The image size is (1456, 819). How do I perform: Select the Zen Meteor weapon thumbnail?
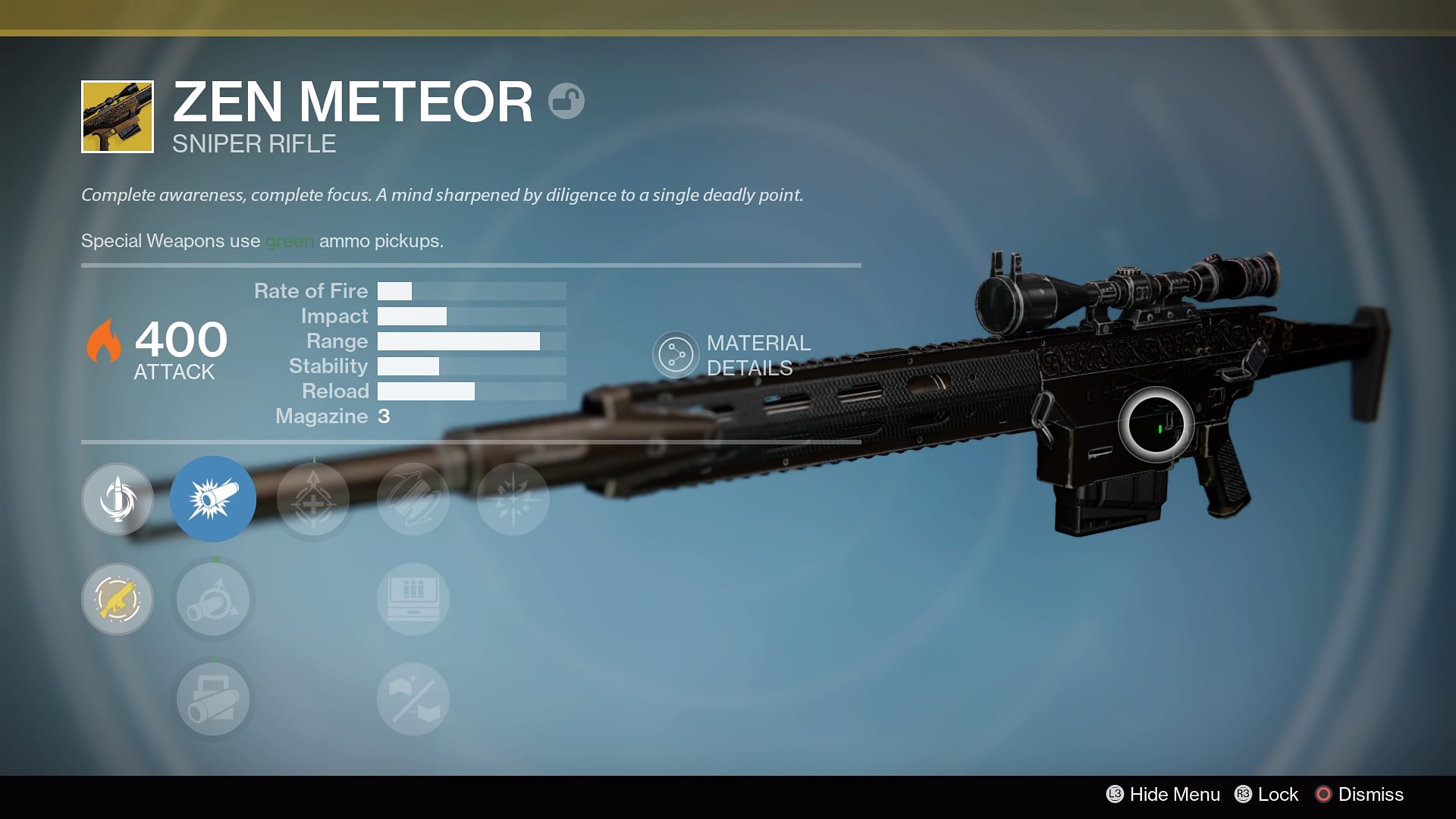(118, 117)
